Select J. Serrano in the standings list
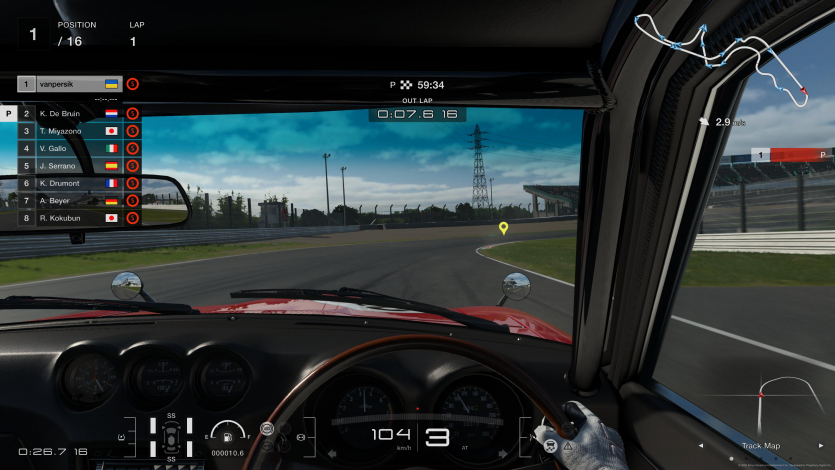This screenshot has height=470, width=835. (70, 166)
